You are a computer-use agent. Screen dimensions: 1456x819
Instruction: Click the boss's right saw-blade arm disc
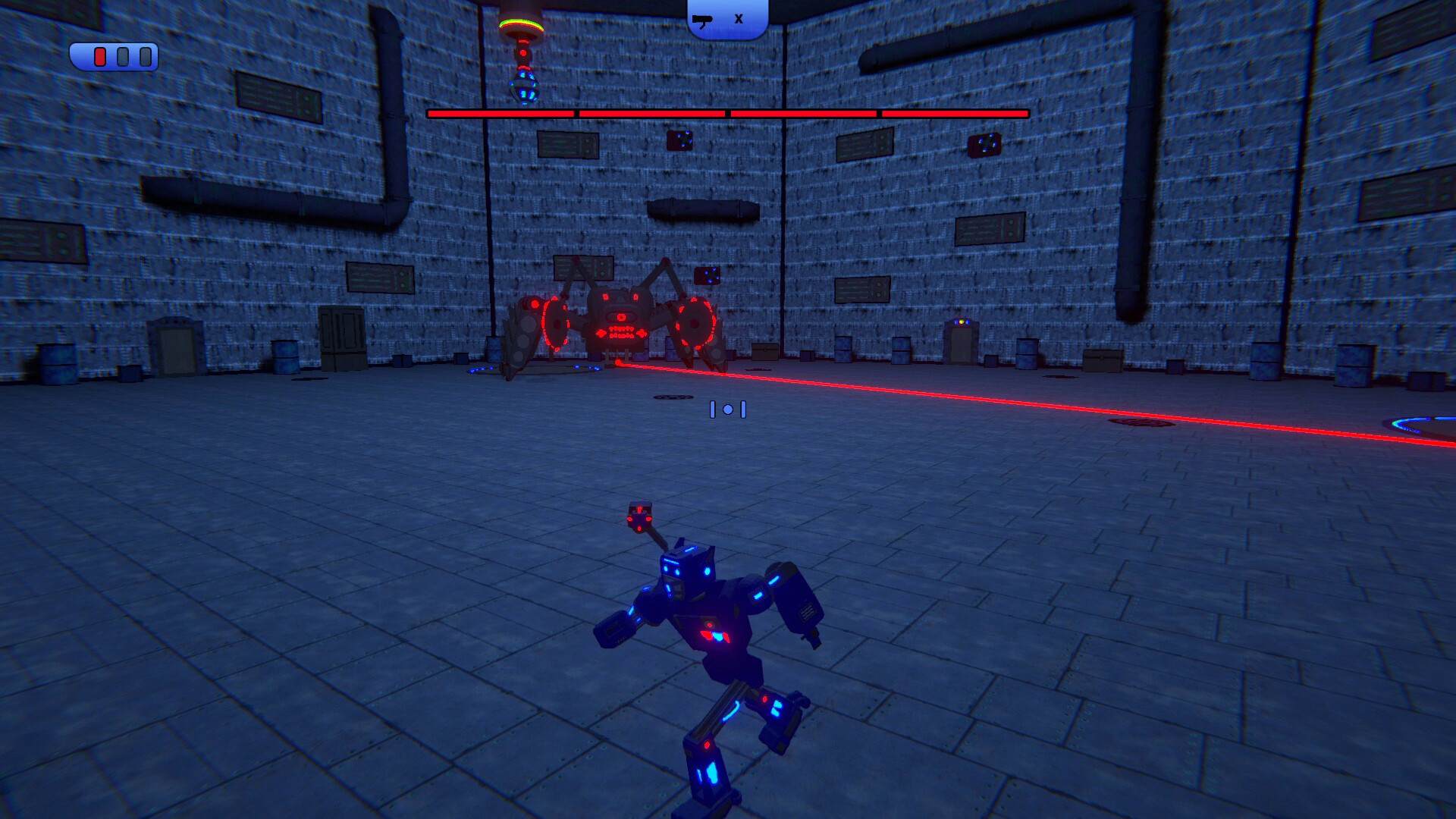(697, 324)
